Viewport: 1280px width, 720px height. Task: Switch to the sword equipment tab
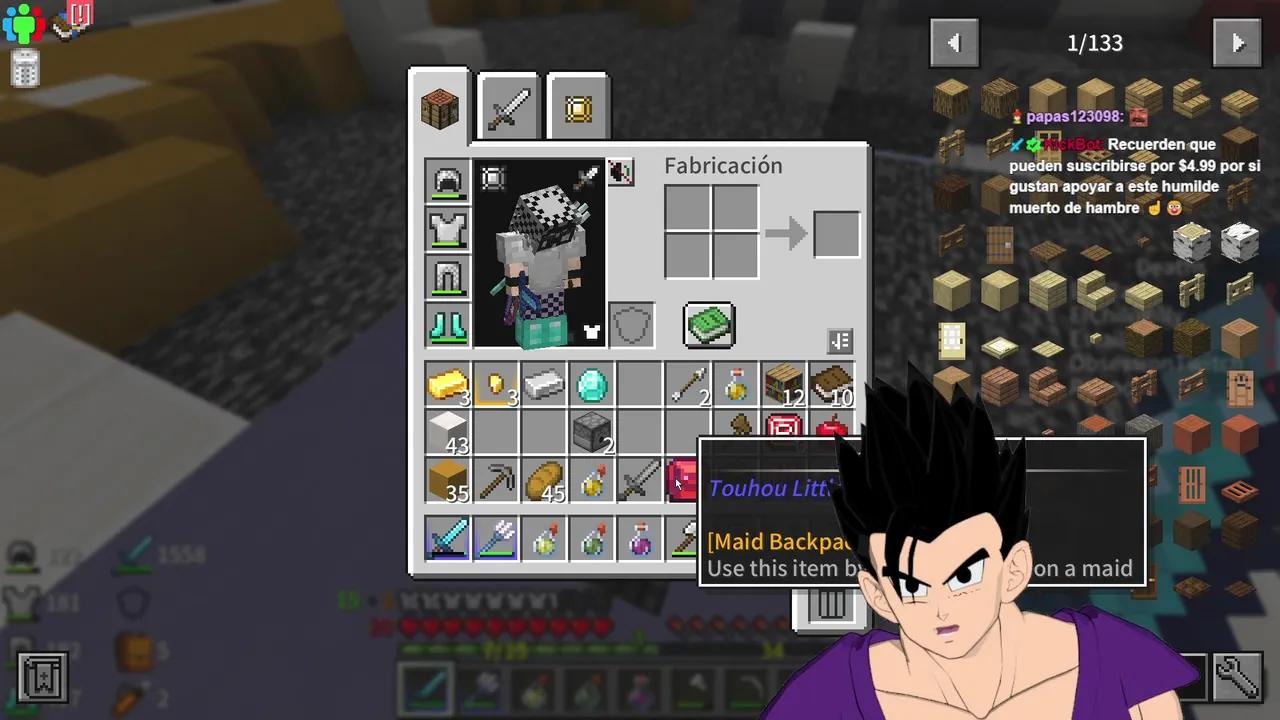pyautogui.click(x=507, y=106)
